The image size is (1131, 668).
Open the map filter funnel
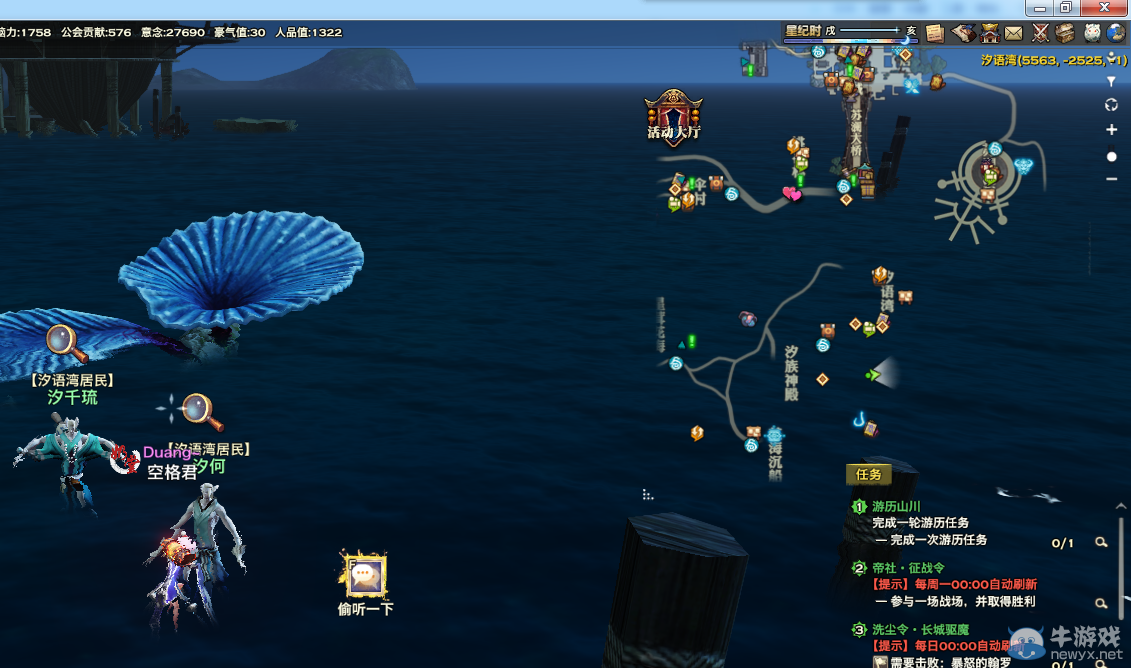[x=1111, y=81]
